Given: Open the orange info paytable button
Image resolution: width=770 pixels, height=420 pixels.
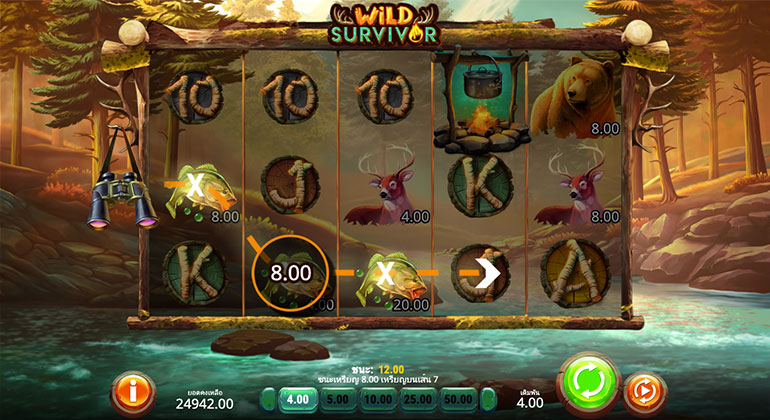Looking at the screenshot, I should pyautogui.click(x=132, y=391).
